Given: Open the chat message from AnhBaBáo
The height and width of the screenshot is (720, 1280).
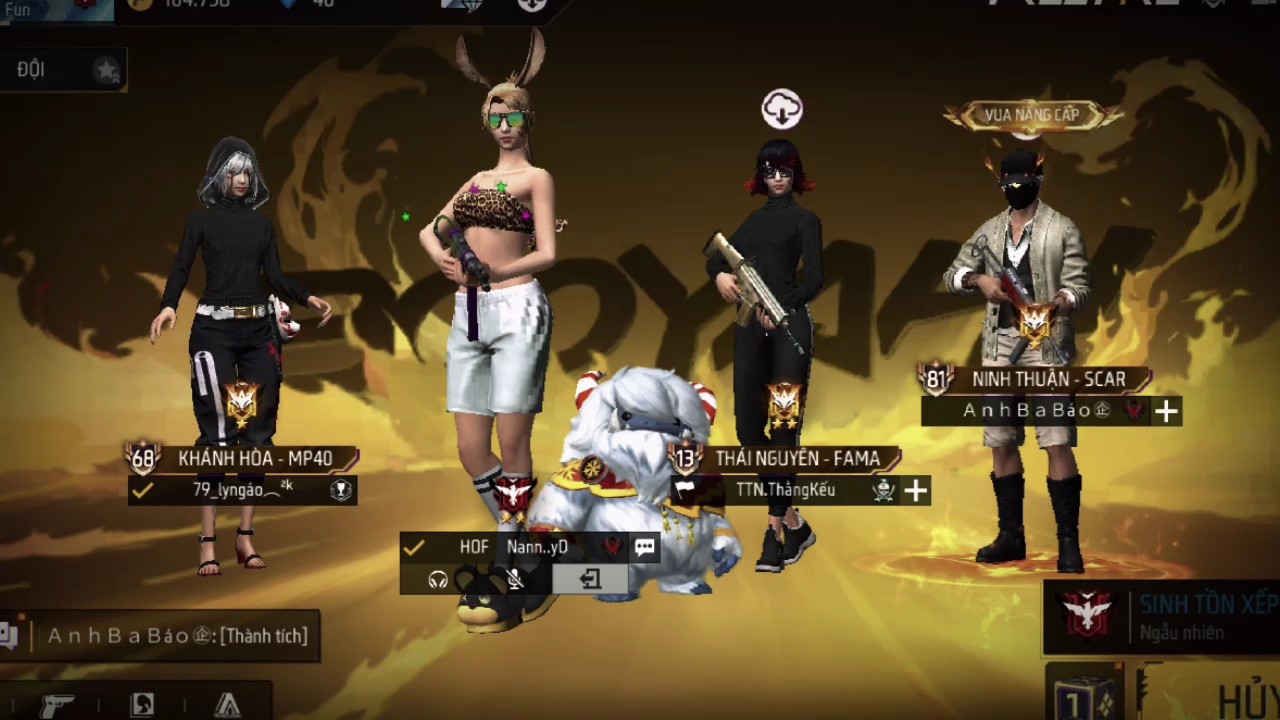Looking at the screenshot, I should 177,636.
